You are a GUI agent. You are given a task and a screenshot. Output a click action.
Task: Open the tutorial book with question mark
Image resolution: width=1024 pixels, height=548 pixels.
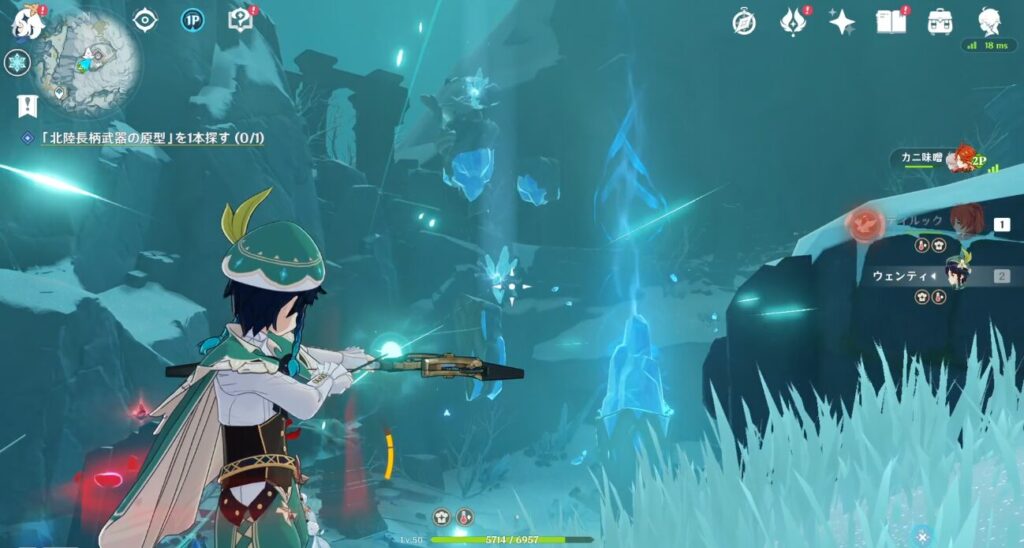point(240,20)
